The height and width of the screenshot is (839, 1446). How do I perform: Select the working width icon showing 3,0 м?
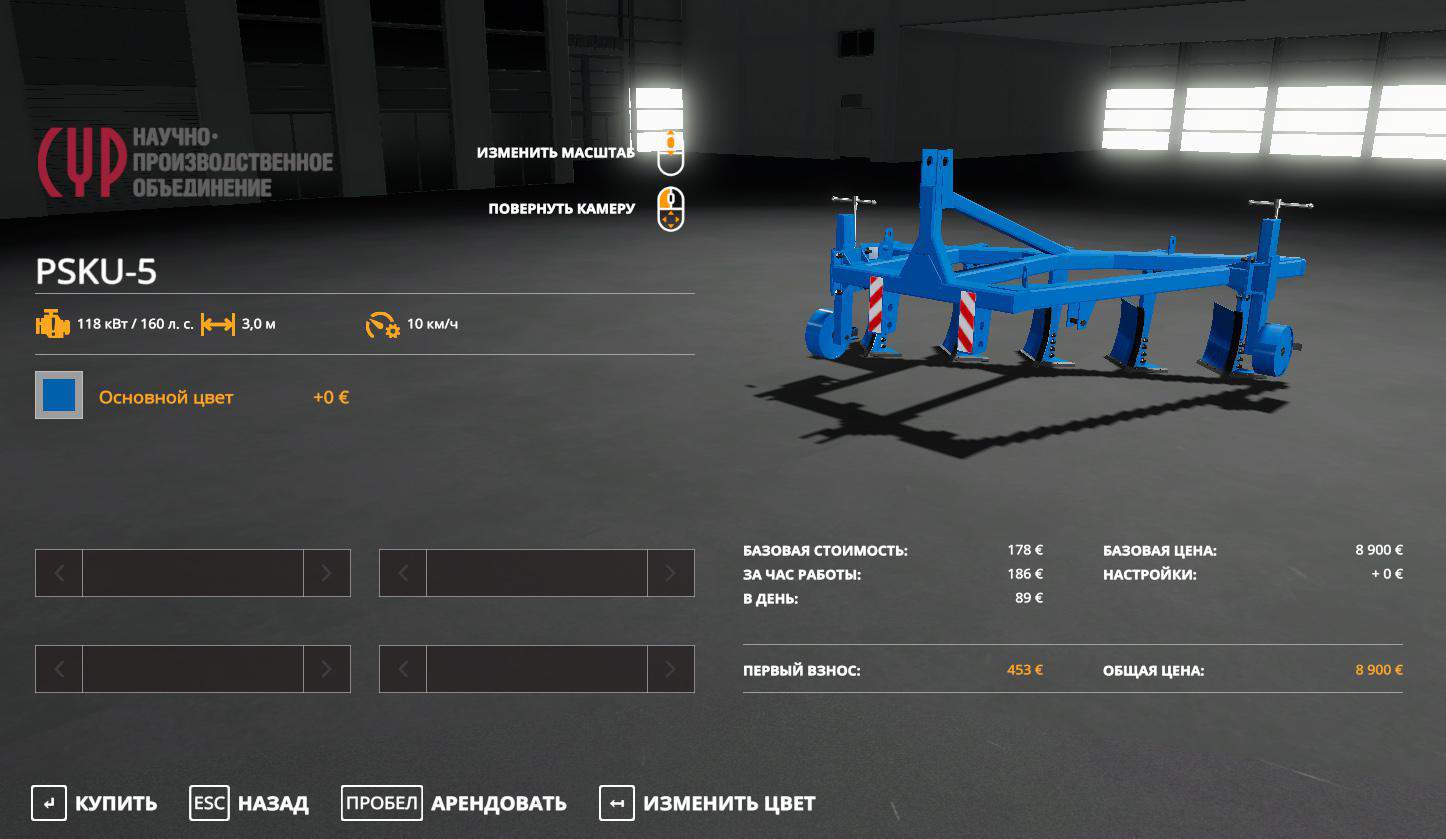(x=219, y=324)
